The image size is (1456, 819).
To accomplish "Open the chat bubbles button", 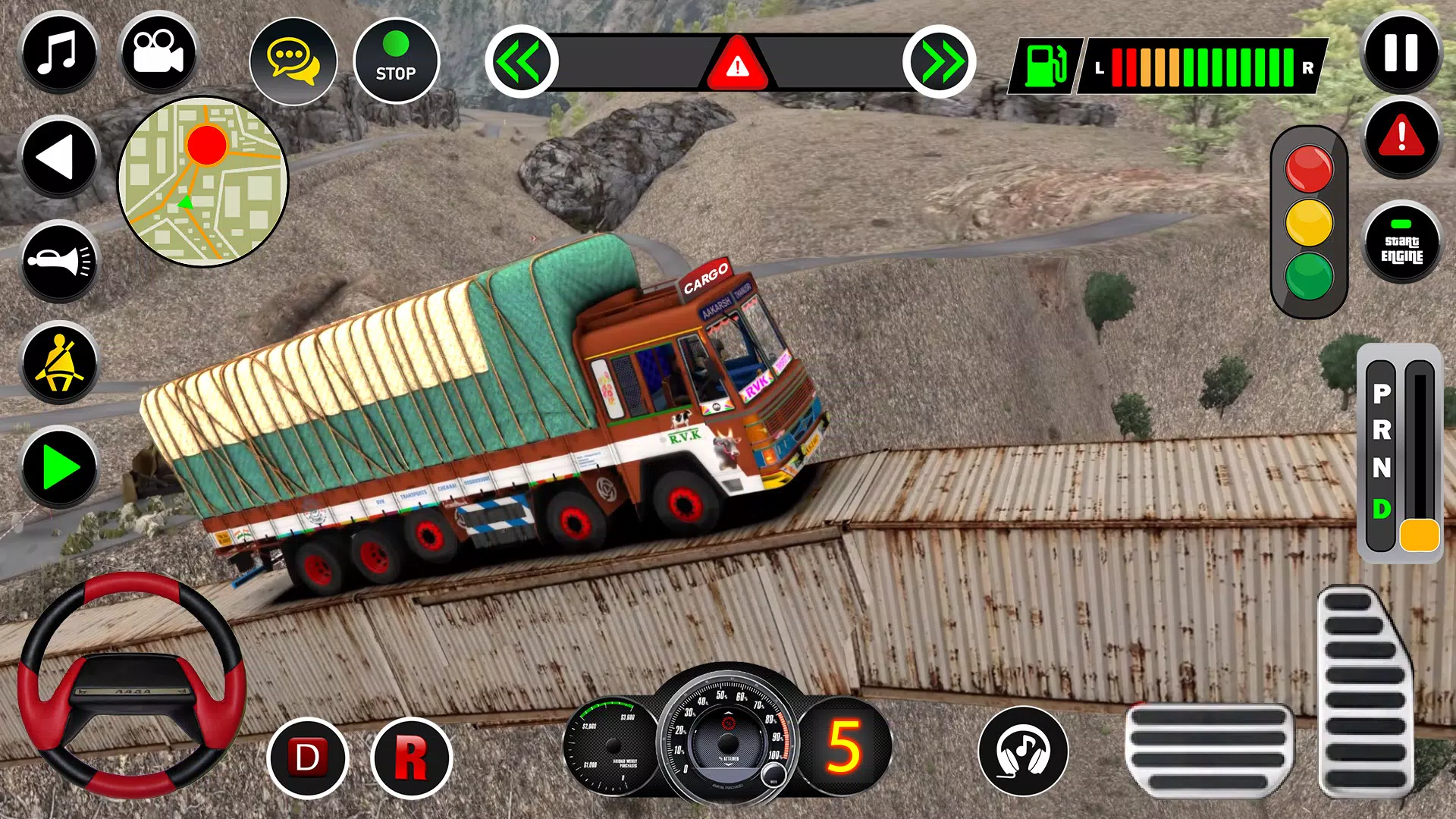I will tap(293, 61).
